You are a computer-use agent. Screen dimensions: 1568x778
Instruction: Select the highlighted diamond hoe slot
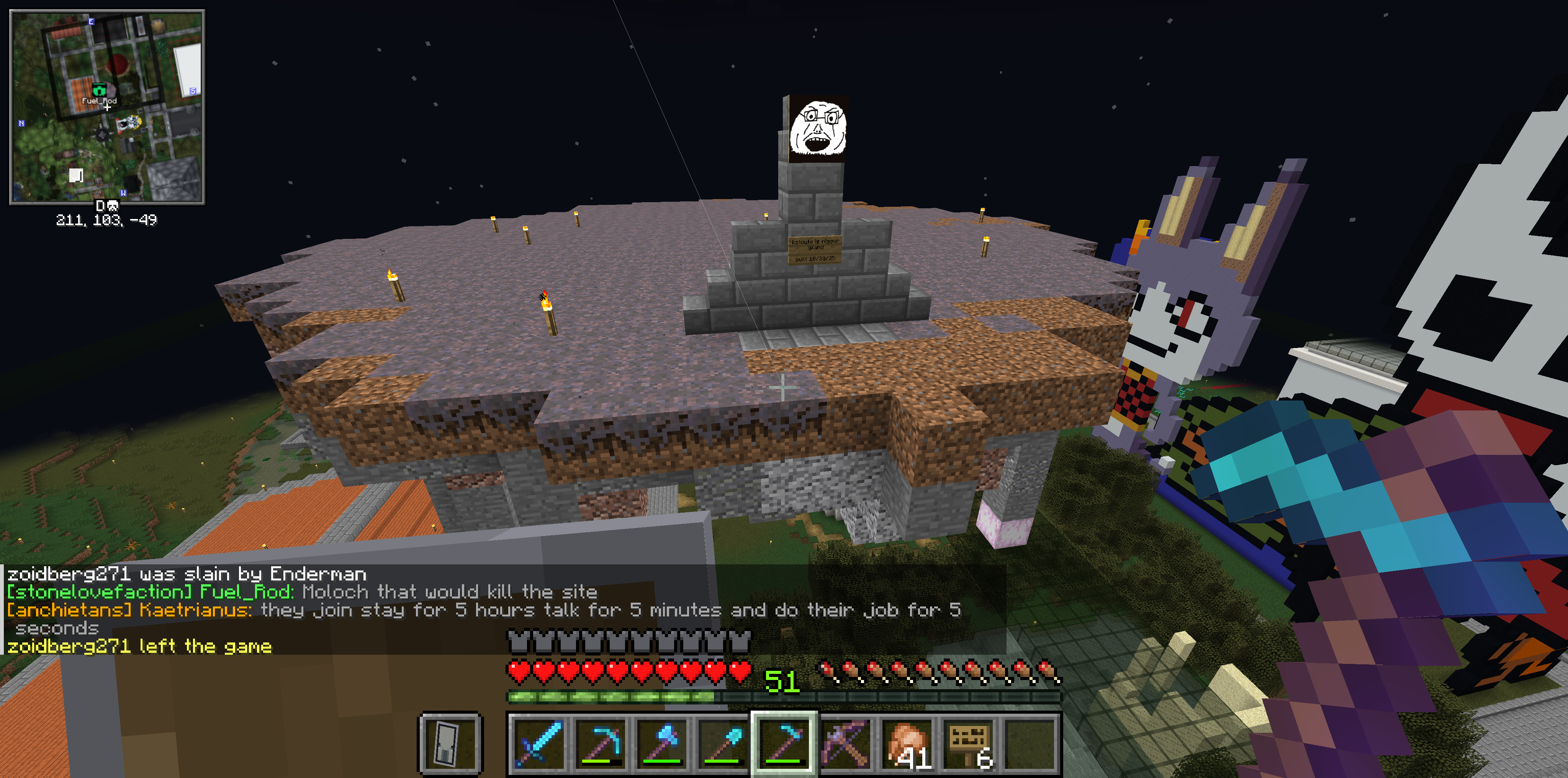click(784, 743)
